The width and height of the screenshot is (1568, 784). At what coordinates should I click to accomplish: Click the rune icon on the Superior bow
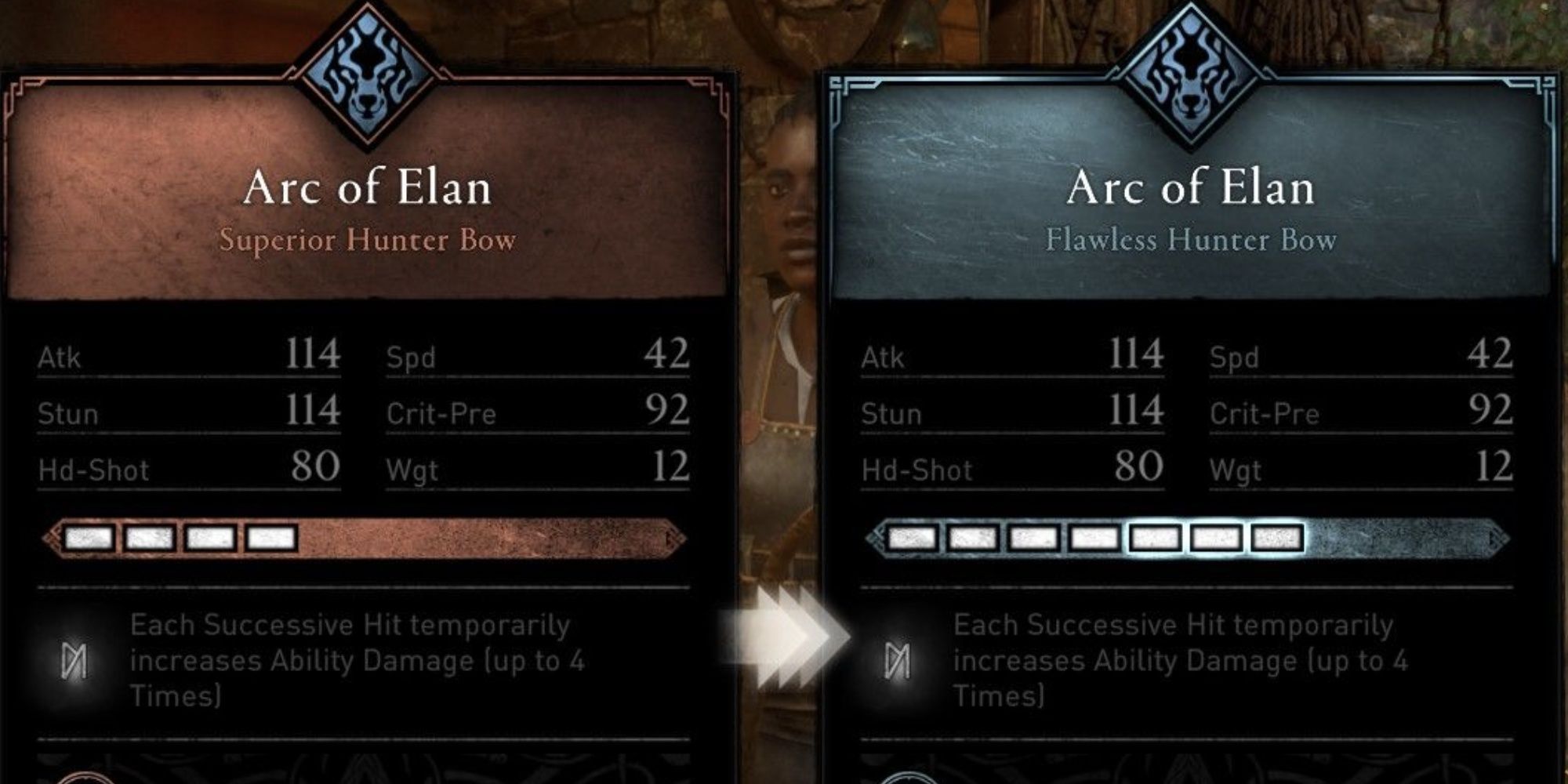click(74, 661)
